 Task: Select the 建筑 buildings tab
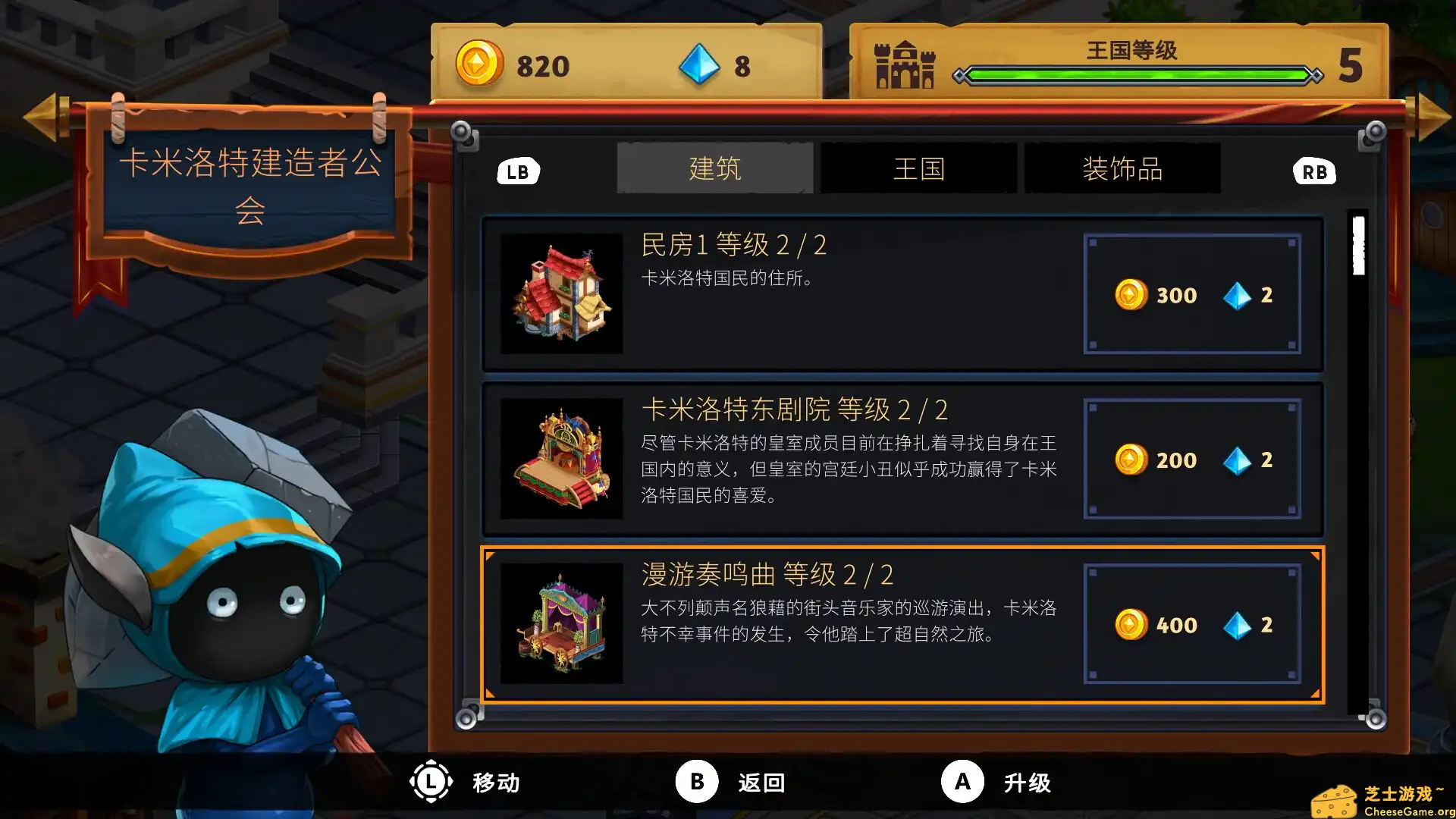pos(714,168)
